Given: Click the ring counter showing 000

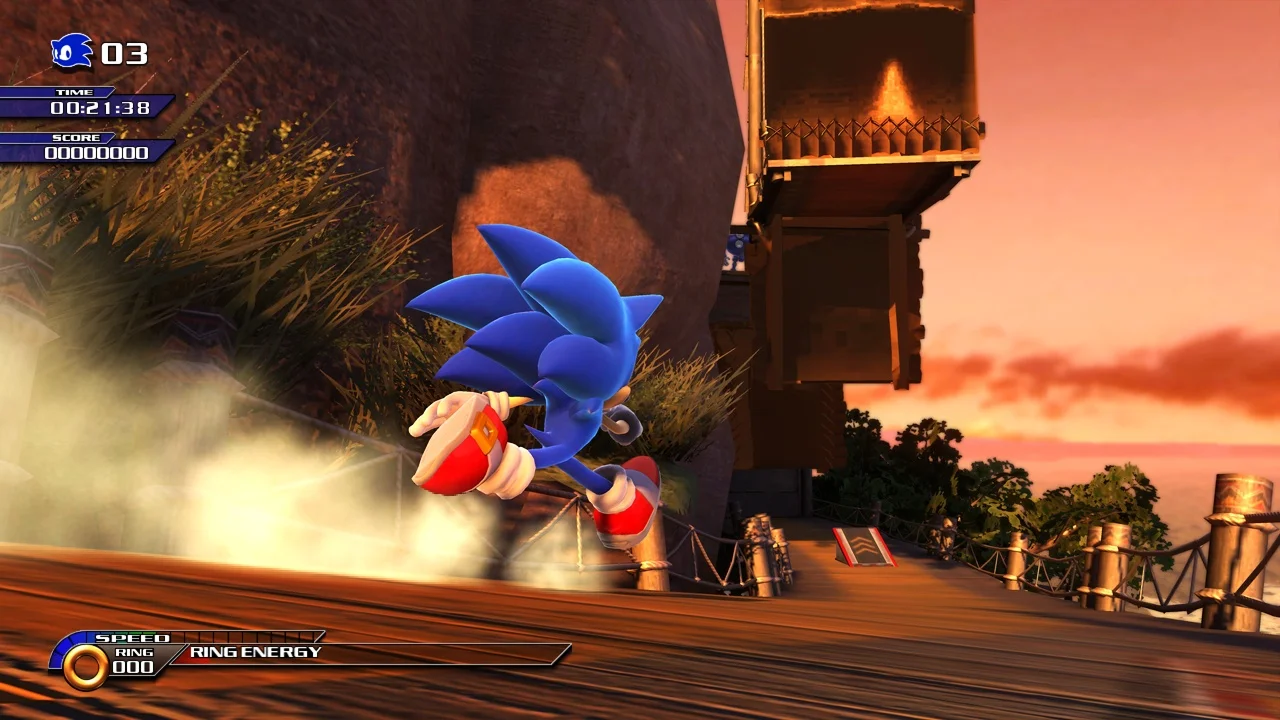Looking at the screenshot, I should (131, 666).
